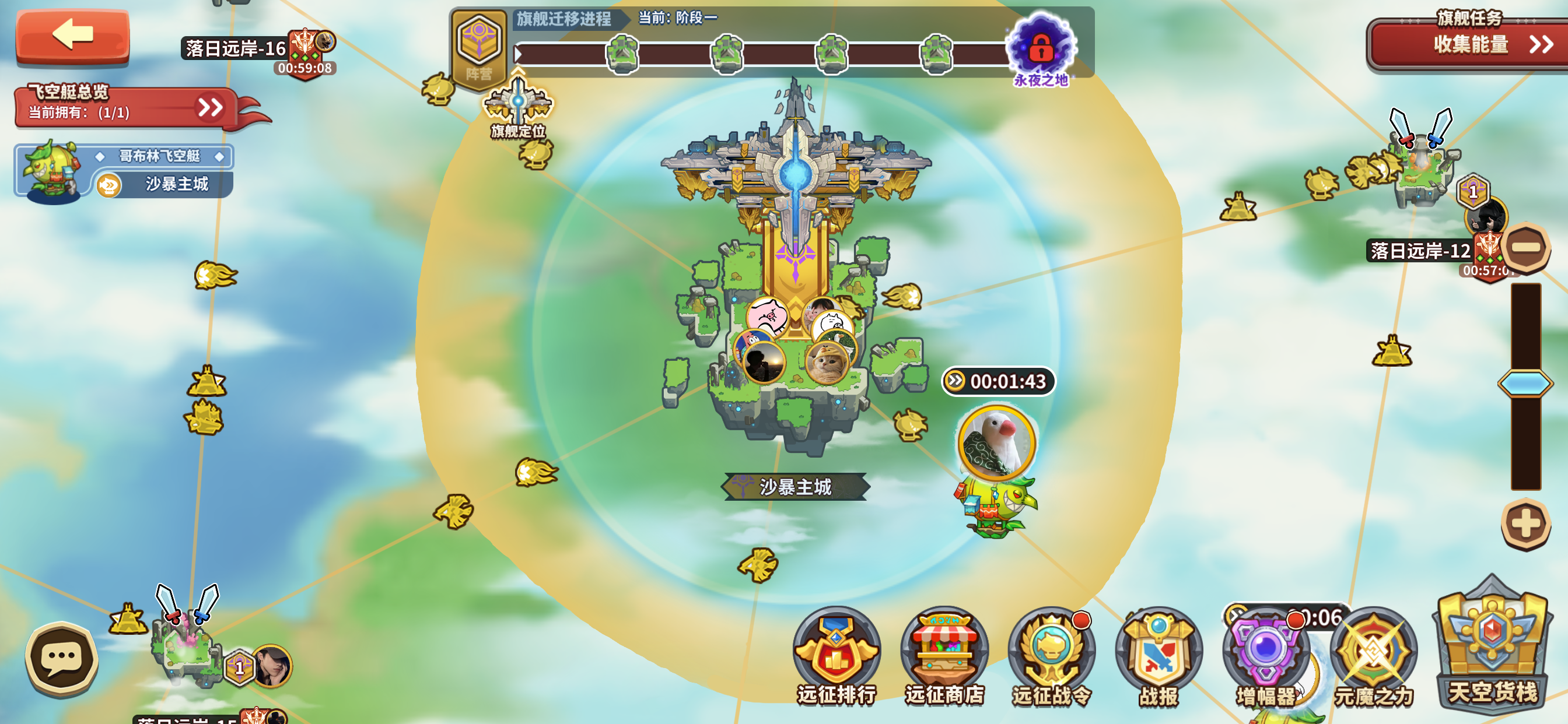Open the 增幅器 amplifier
The image size is (1568, 724).
point(1265,657)
